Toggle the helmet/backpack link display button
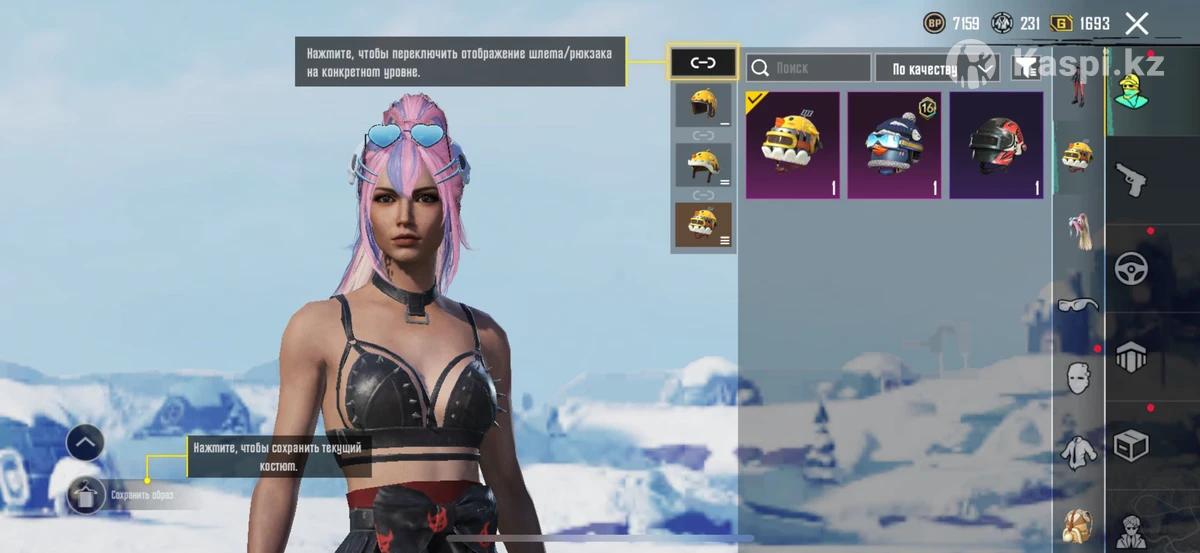 pyautogui.click(x=703, y=63)
